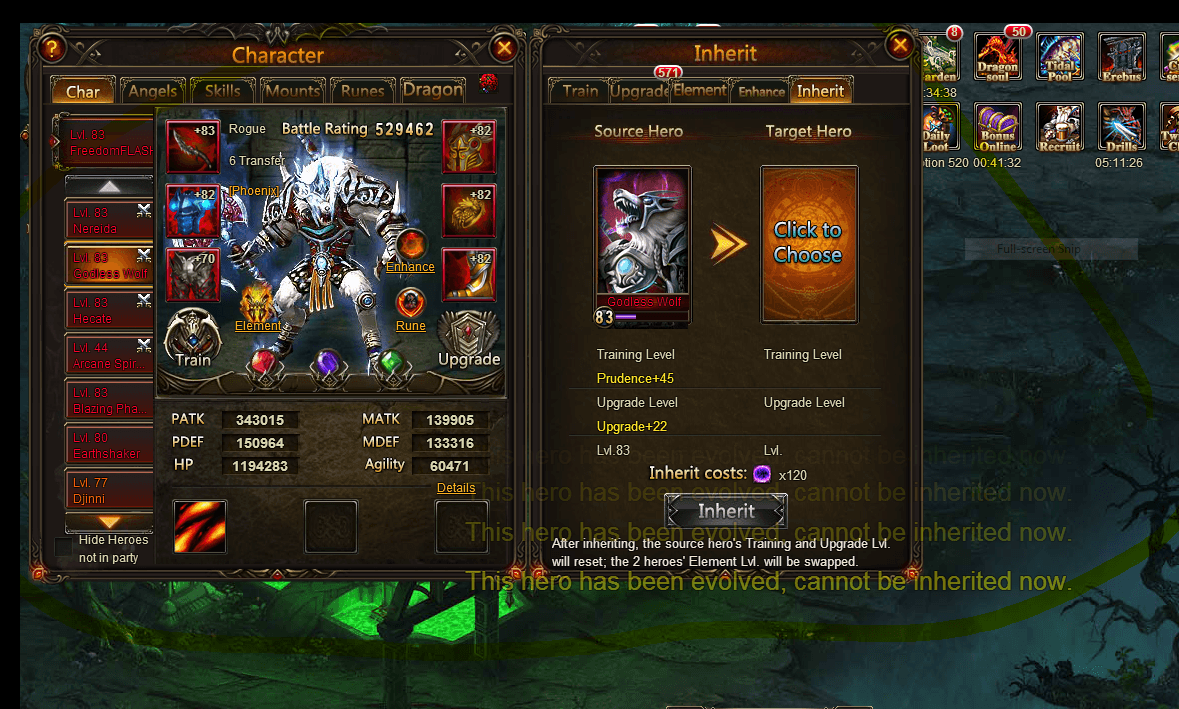Choose Hecate from the hero list
Viewport: 1179px width, 709px height.
coord(108,311)
